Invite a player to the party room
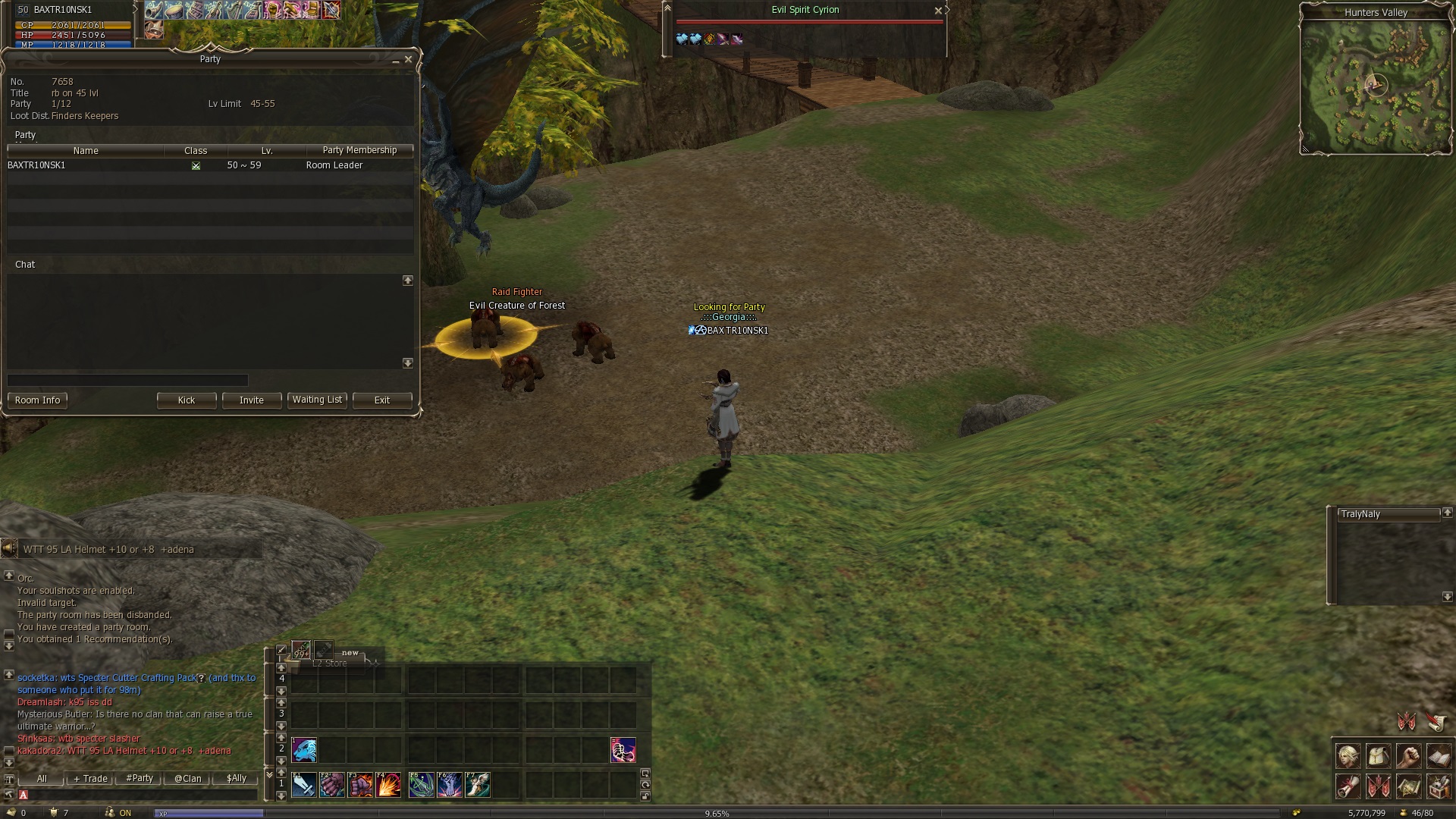Screen dimensions: 1456x819 click(x=252, y=400)
